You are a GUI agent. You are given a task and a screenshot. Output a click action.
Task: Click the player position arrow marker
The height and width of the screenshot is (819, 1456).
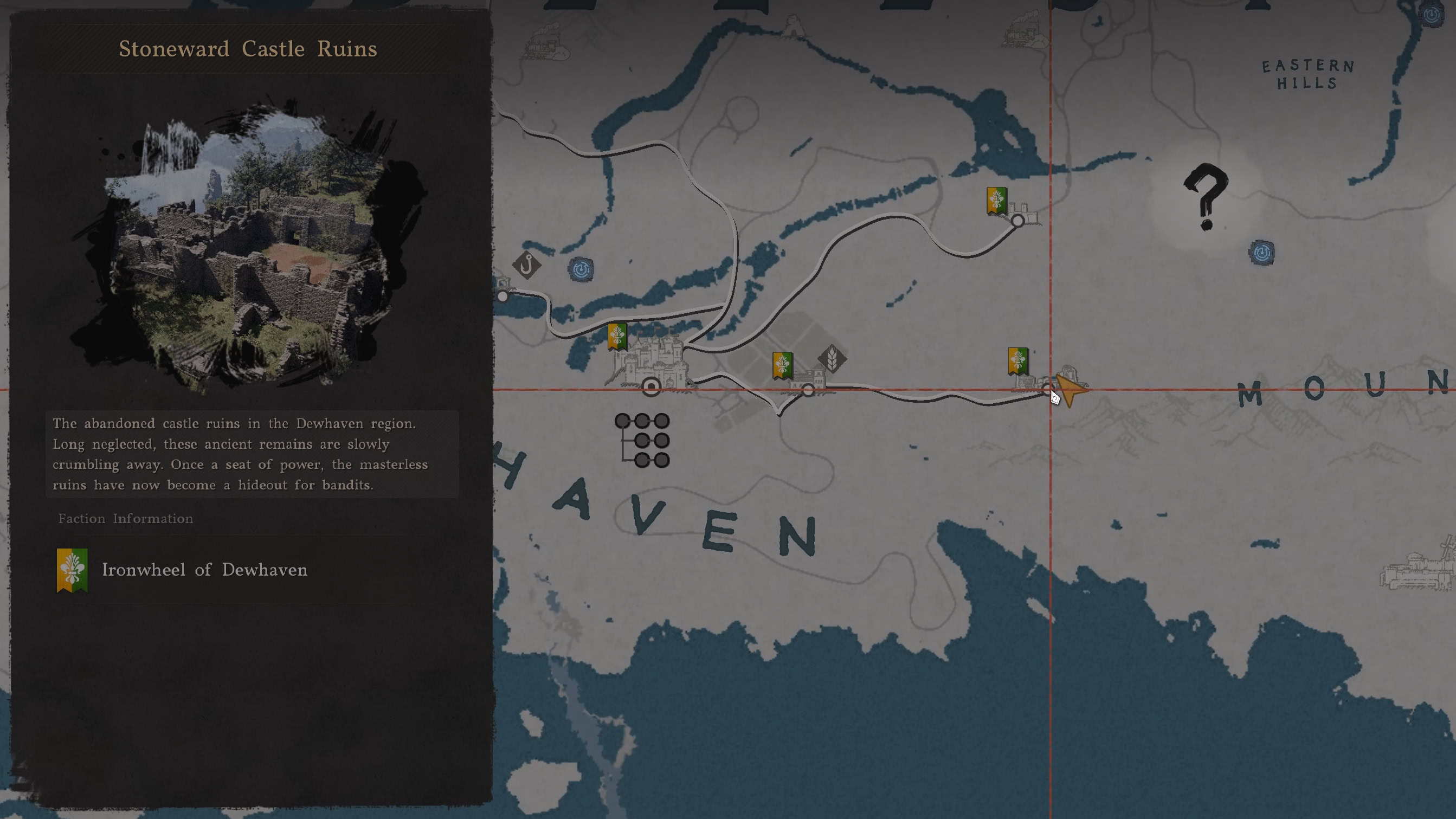(x=1069, y=390)
